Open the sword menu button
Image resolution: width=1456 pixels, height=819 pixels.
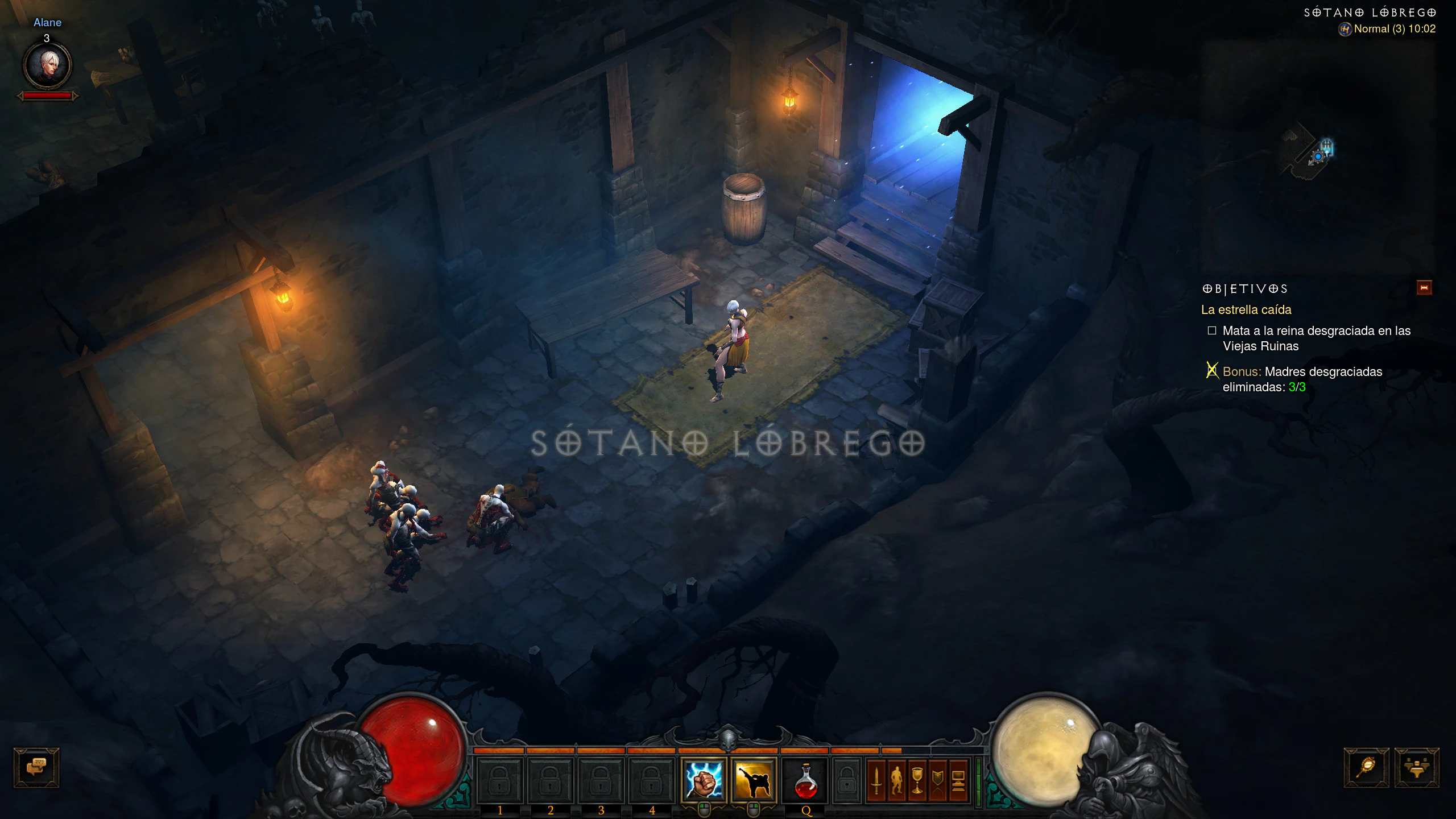(x=876, y=780)
